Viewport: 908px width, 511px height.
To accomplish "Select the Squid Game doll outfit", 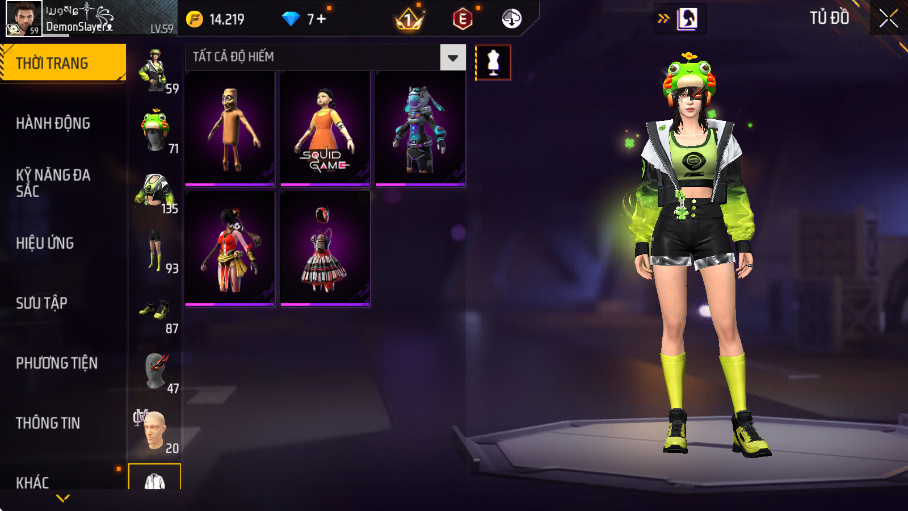I will point(323,128).
